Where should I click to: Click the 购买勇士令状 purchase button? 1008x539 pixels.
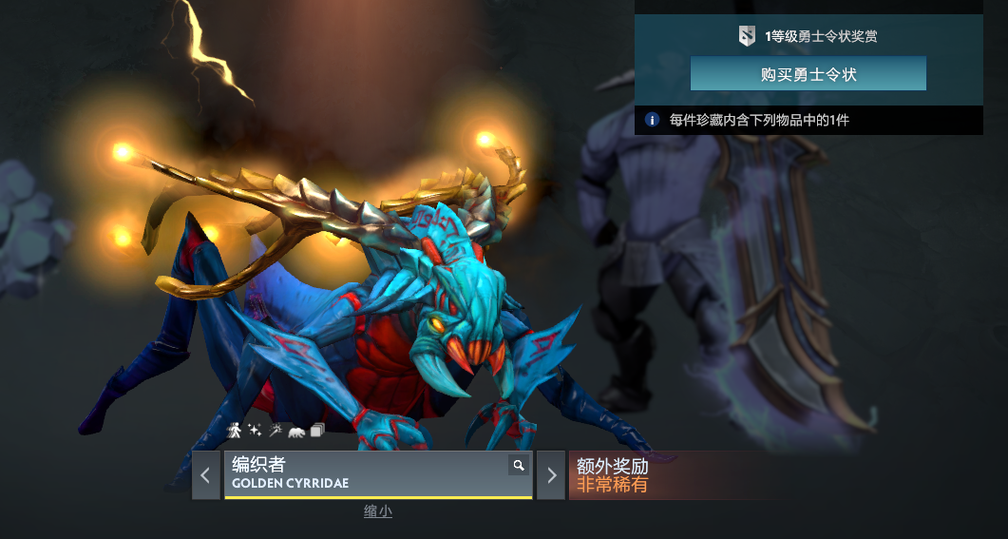[808, 74]
